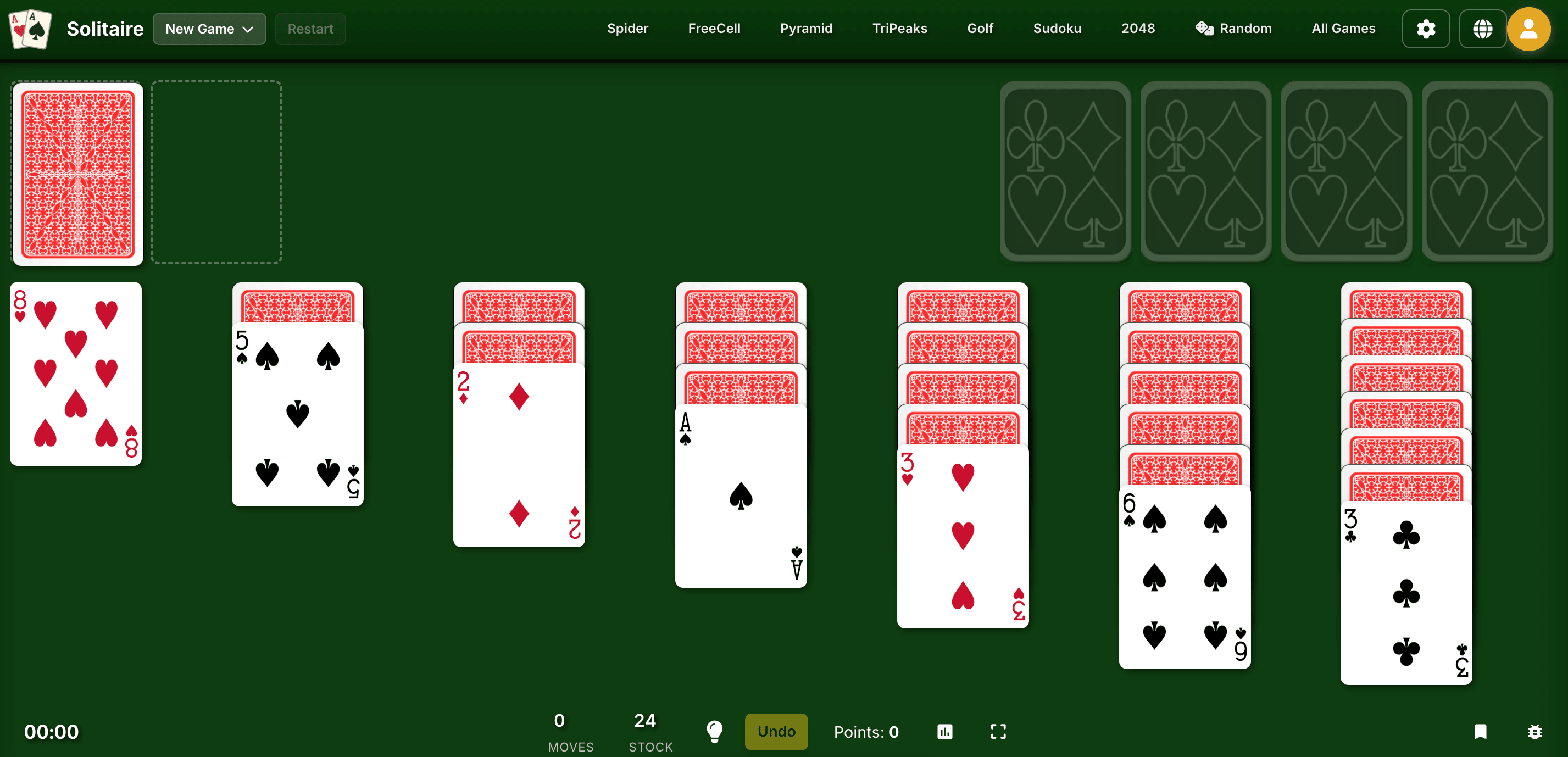Draw from the stock pile

tap(77, 173)
